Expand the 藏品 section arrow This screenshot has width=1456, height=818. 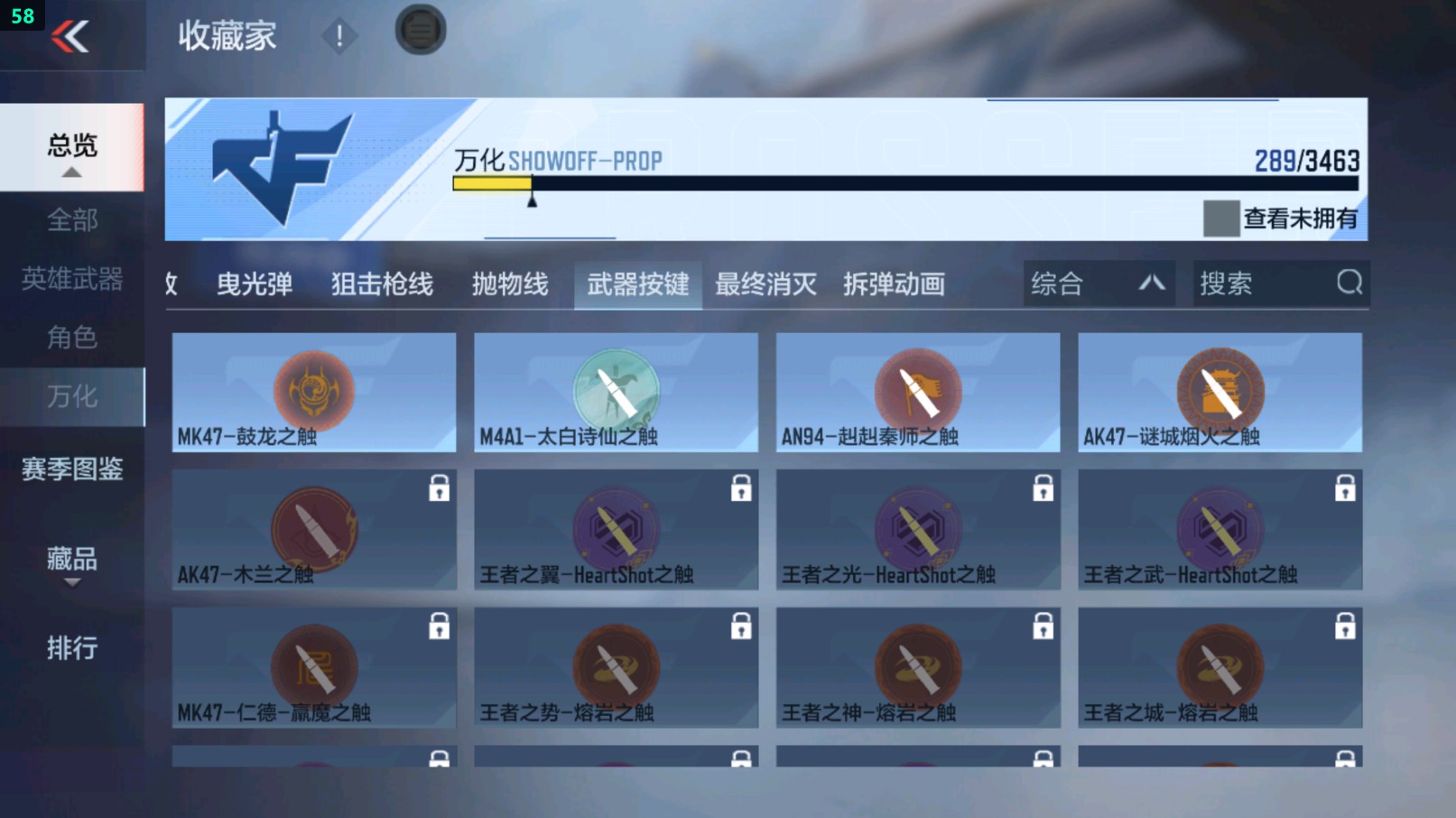click(x=71, y=582)
